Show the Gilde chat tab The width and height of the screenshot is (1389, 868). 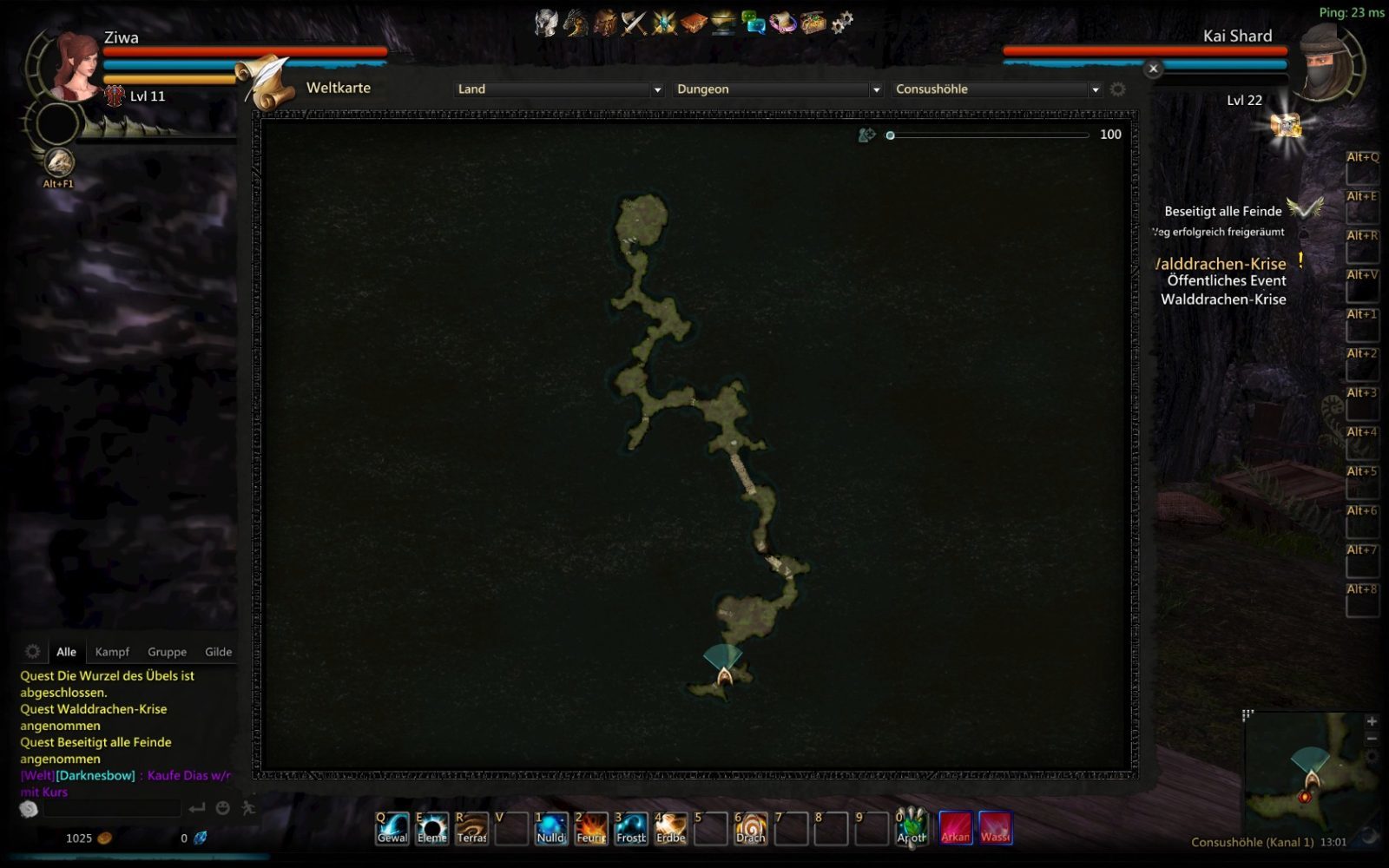coord(218,652)
